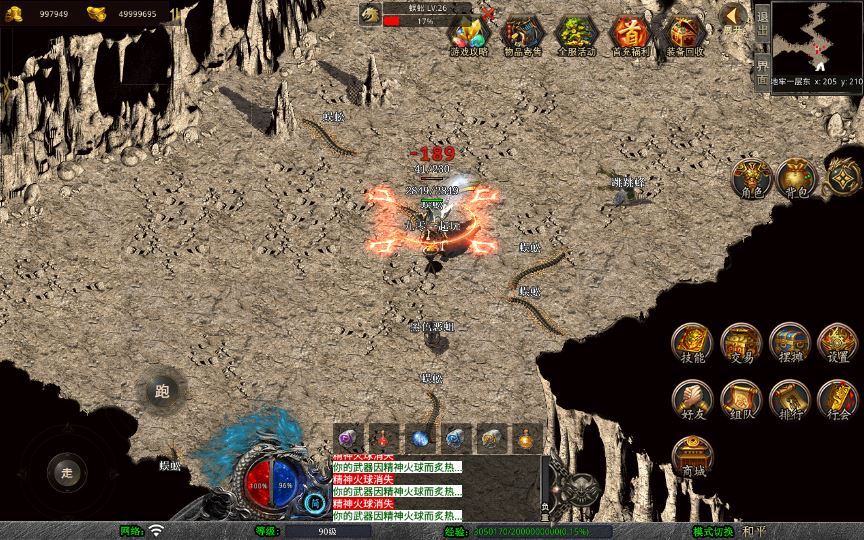
Task: Open the 全服活动 server events
Action: coord(575,34)
